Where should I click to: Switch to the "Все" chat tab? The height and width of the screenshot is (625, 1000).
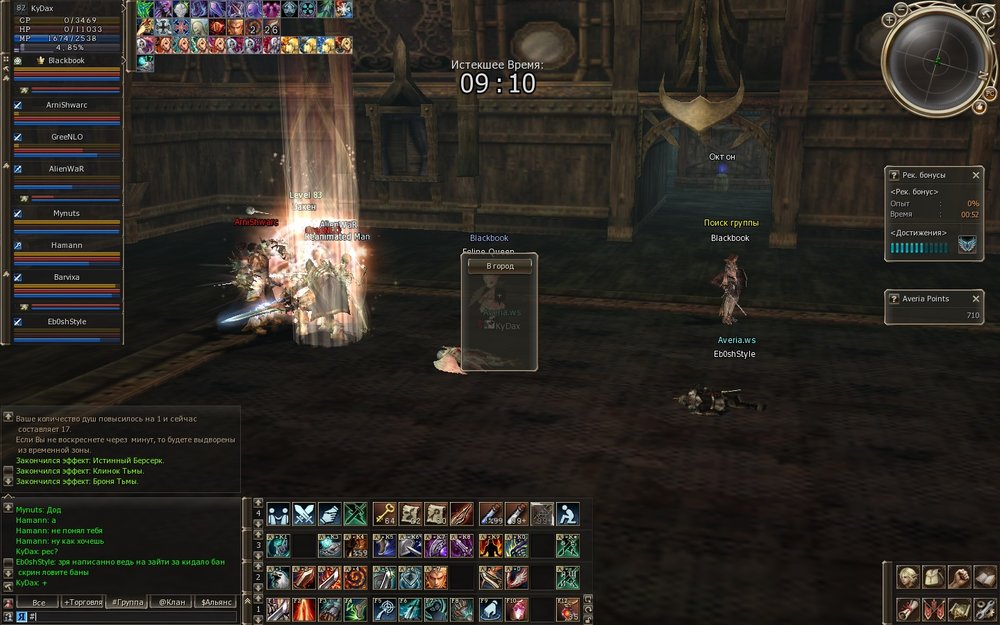pos(39,602)
